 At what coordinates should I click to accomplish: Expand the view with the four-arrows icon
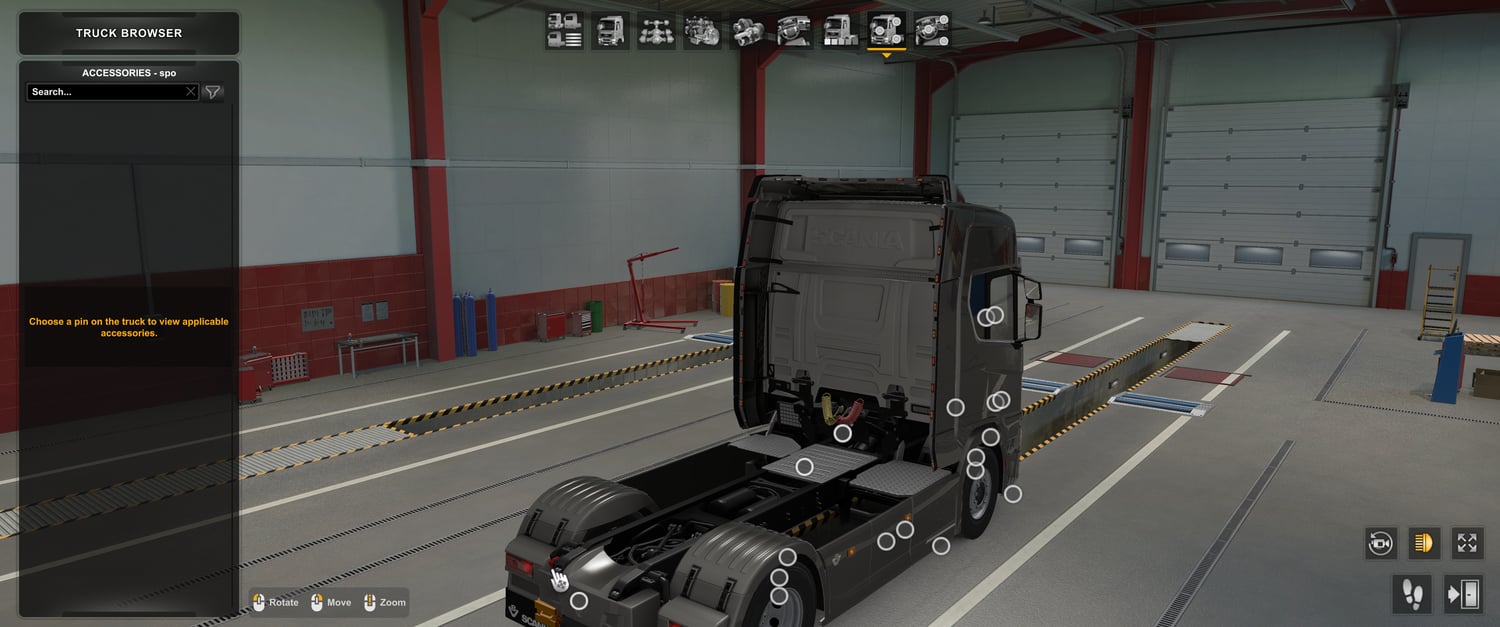[x=1467, y=543]
